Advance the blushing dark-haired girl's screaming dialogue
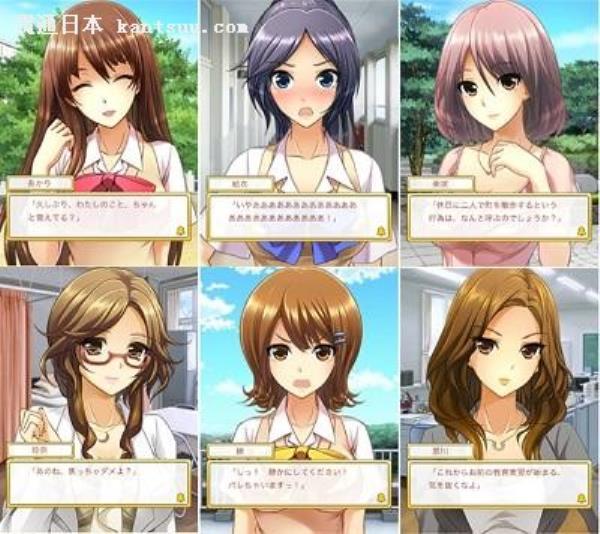The image size is (600, 534). click(381, 231)
